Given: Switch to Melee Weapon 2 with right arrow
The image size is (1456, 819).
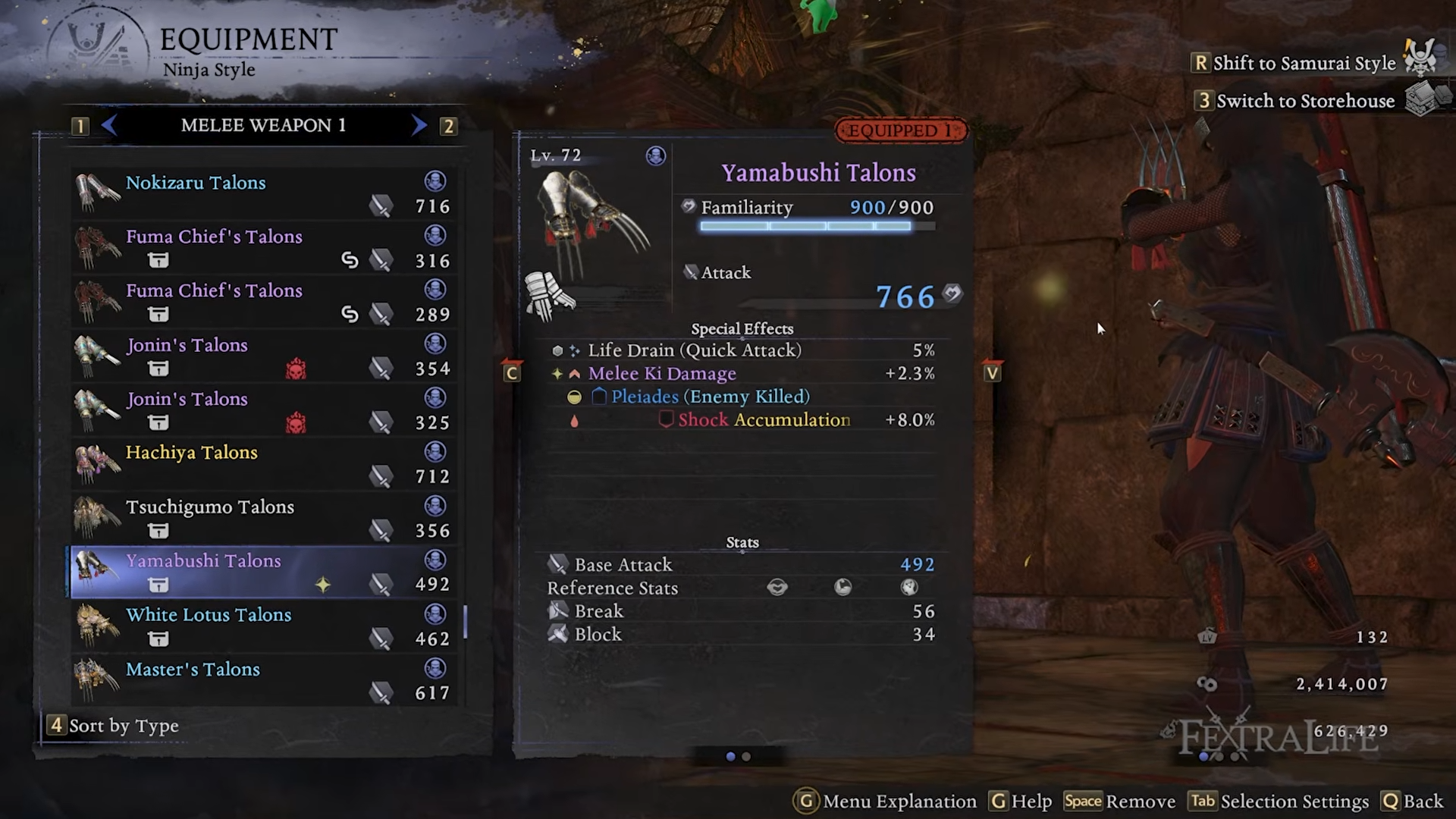Looking at the screenshot, I should (419, 125).
